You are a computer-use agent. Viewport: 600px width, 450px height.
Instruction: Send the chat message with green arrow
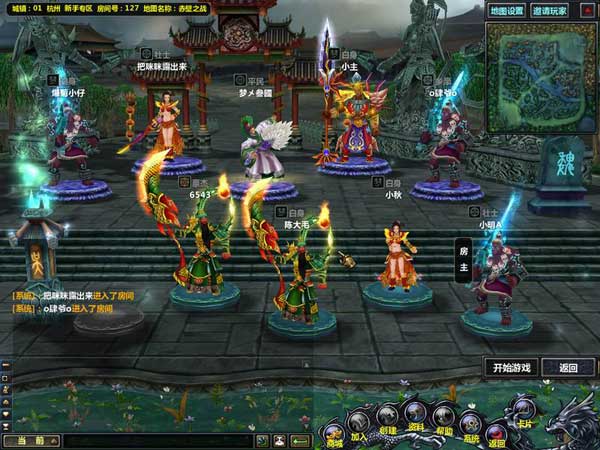pos(300,440)
